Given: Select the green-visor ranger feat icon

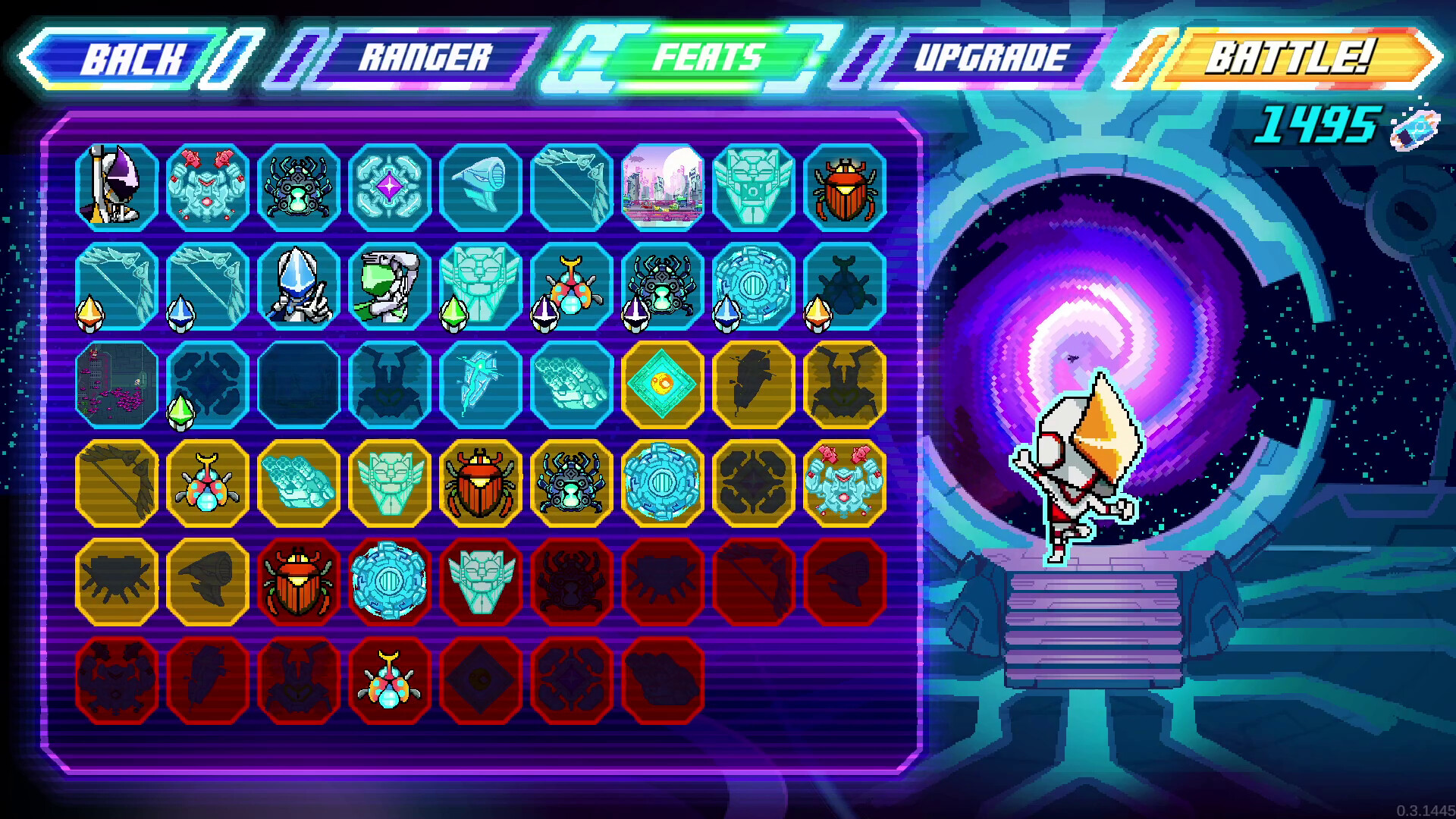Looking at the screenshot, I should 391,288.
